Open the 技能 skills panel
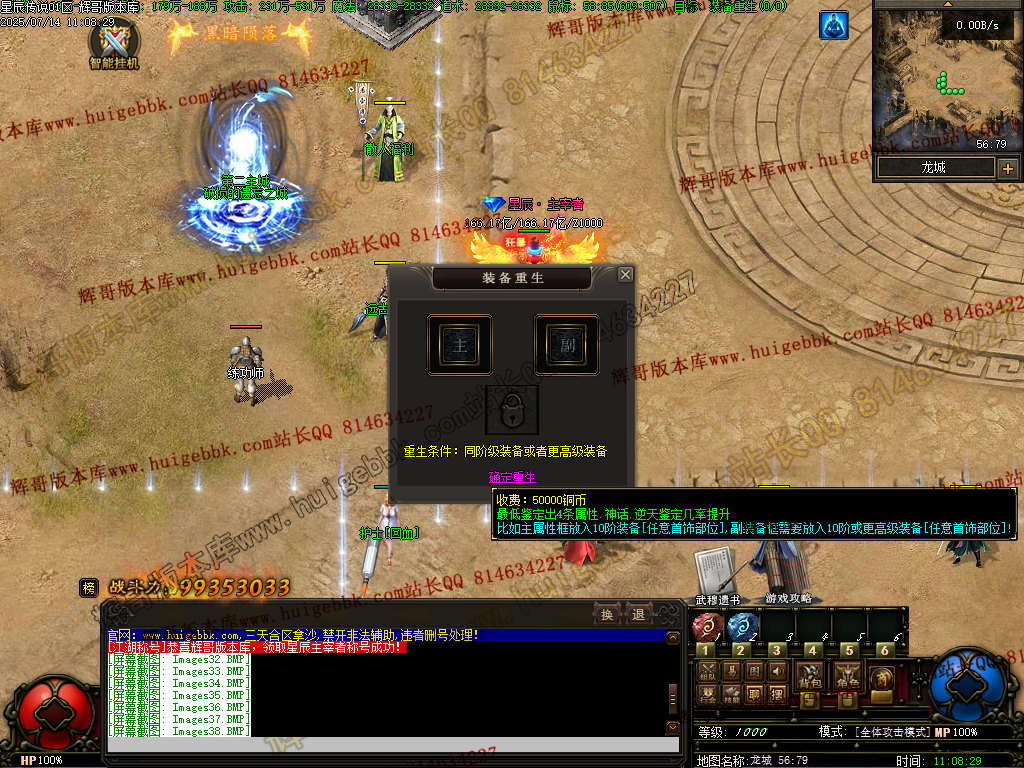This screenshot has width=1024, height=768. pyautogui.click(x=732, y=693)
